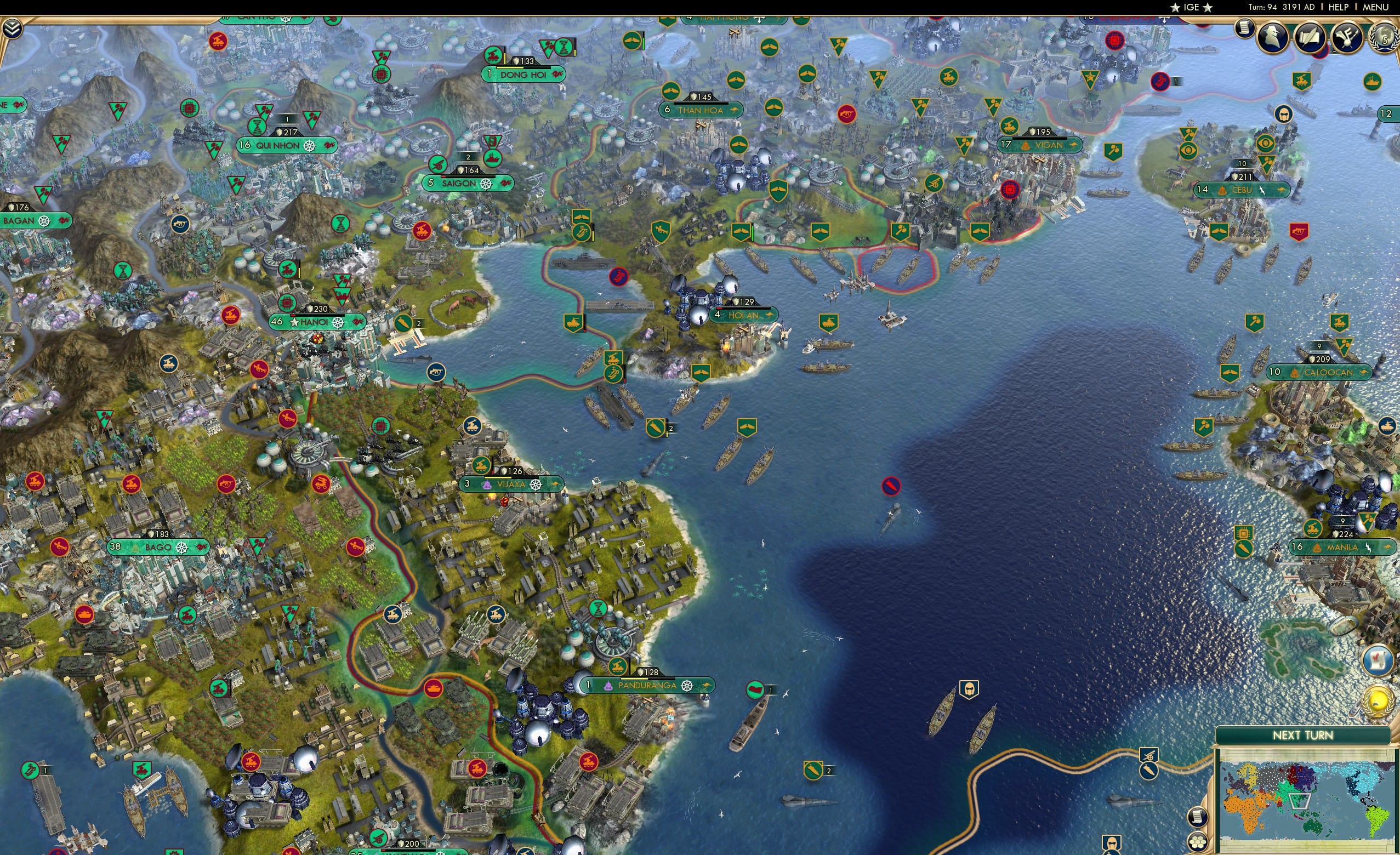Screen dimensions: 1400x855
Task: Open the Espionage overview spy icon
Action: (x=1272, y=37)
